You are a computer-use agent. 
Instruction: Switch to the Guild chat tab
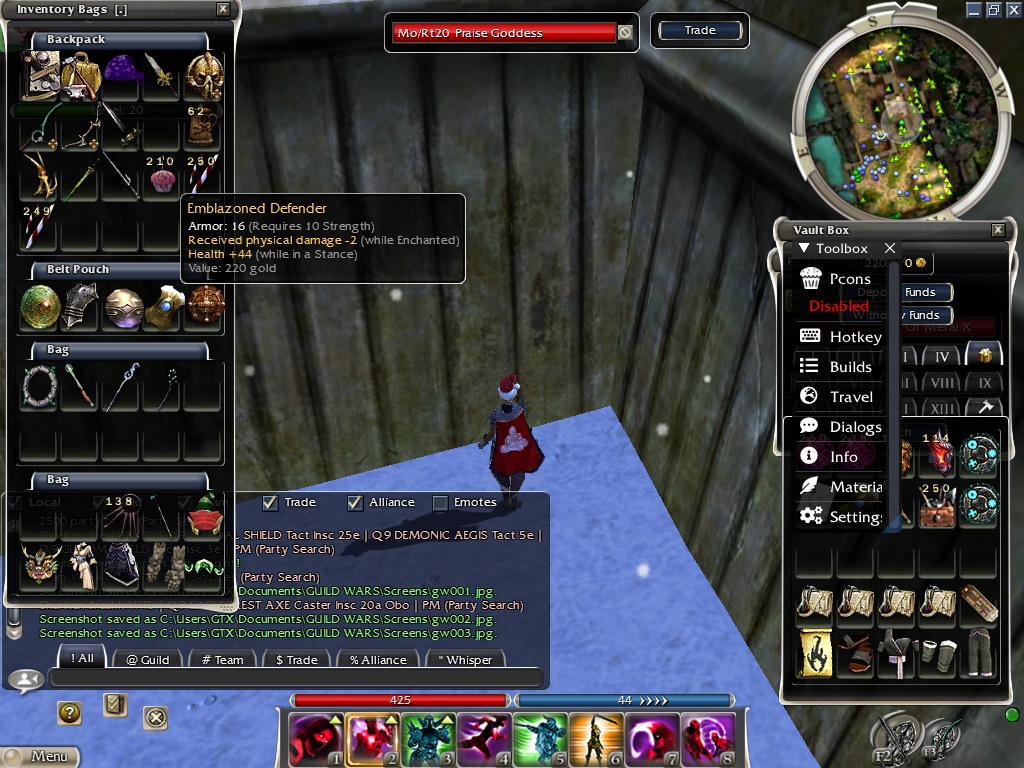[x=147, y=659]
